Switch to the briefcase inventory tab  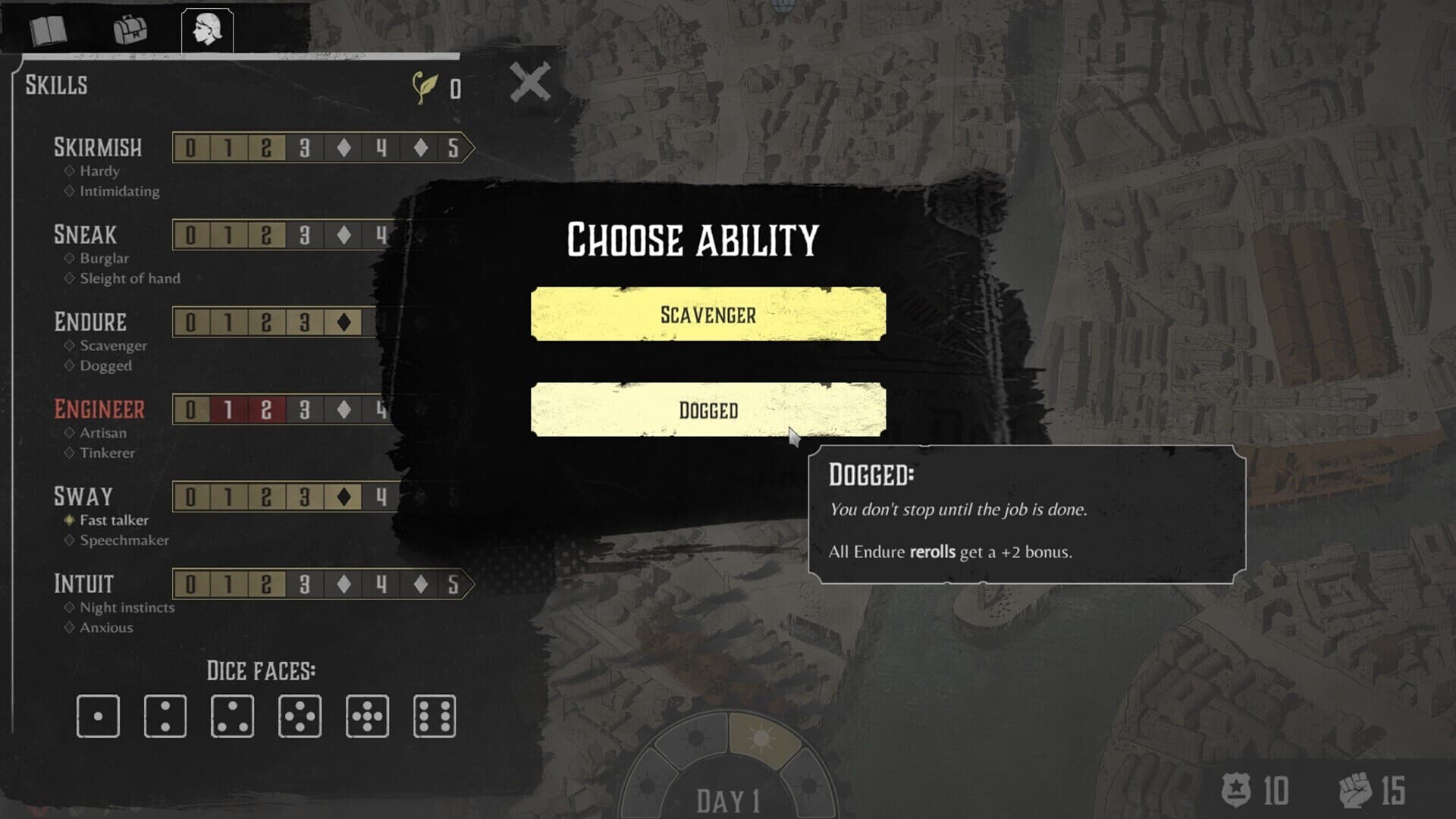tap(130, 30)
